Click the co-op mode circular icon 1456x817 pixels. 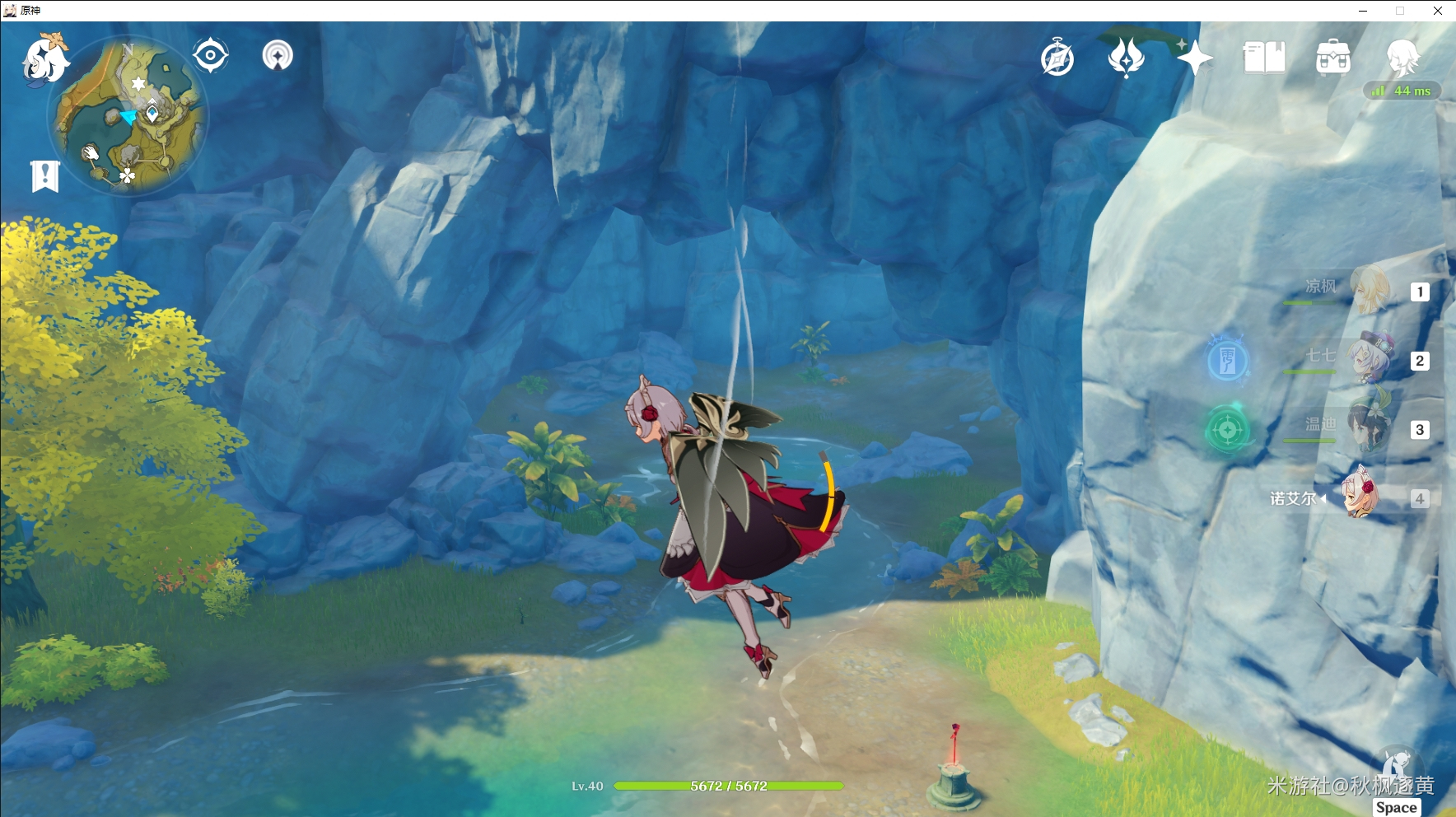click(278, 56)
